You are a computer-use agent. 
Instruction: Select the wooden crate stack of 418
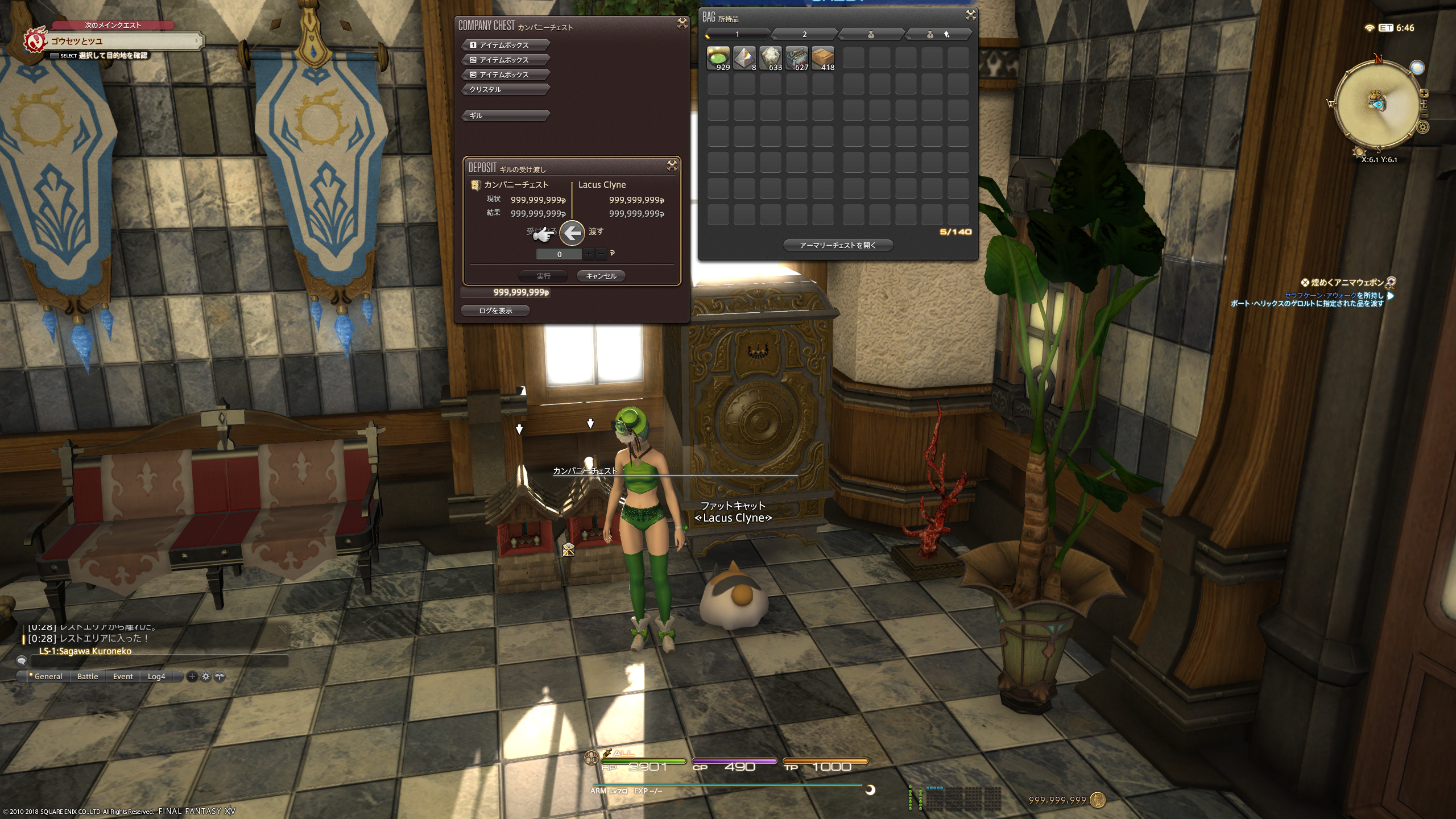(x=822, y=58)
